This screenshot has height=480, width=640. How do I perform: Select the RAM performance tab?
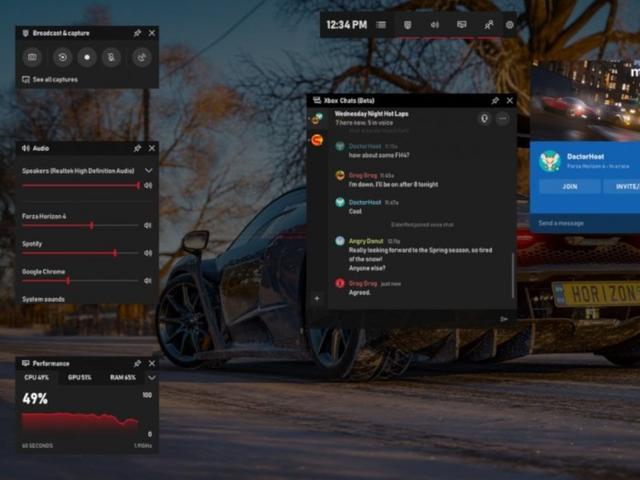(122, 377)
